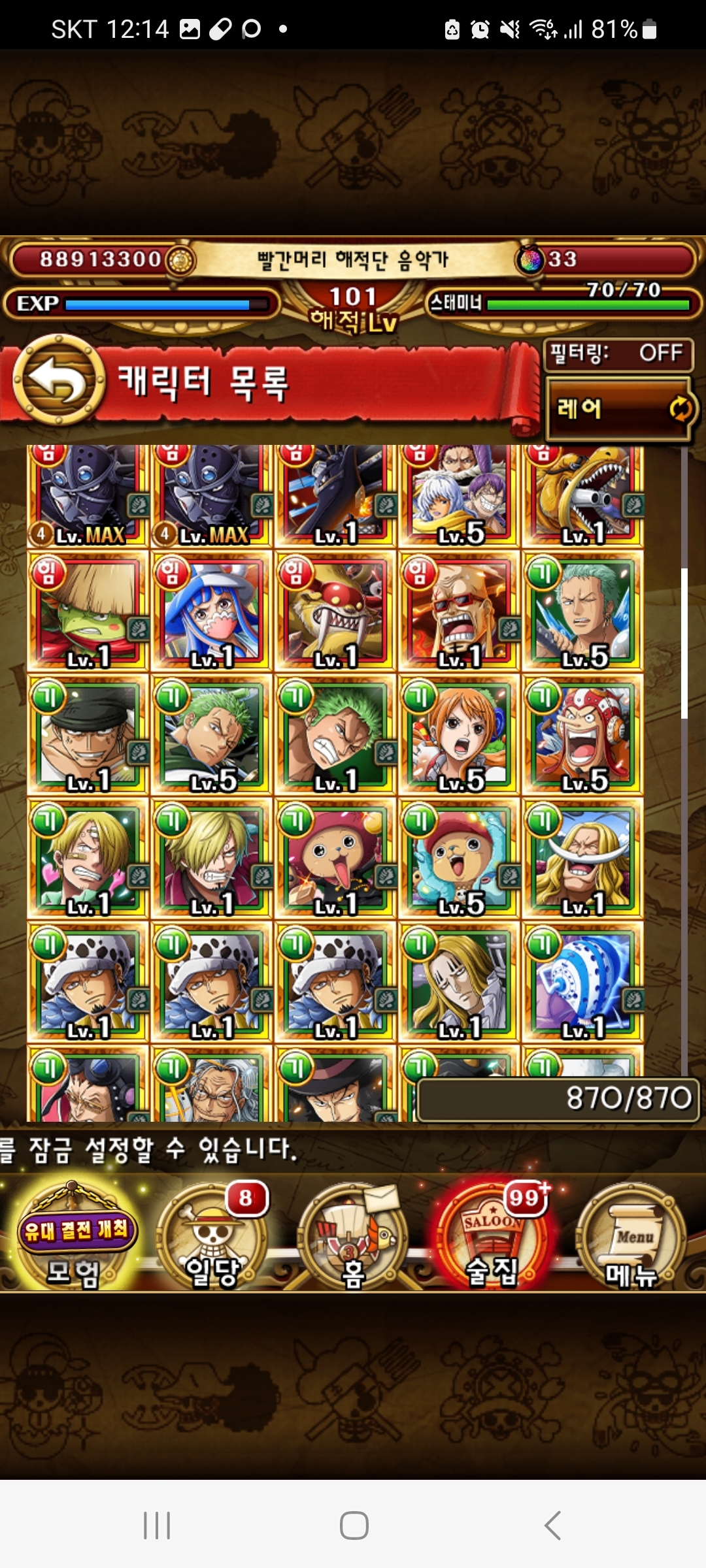Go to the 홈 home screen

click(353, 1238)
